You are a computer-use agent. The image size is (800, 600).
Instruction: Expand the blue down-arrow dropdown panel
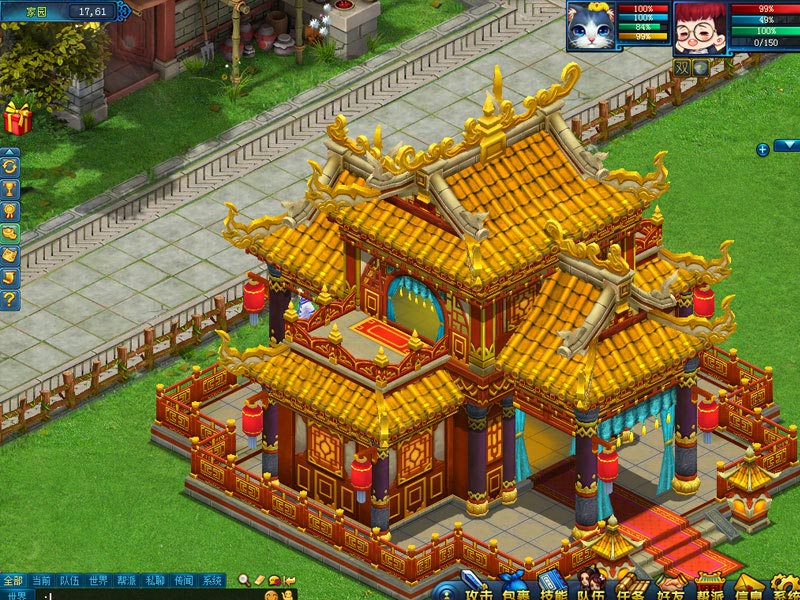click(x=787, y=145)
